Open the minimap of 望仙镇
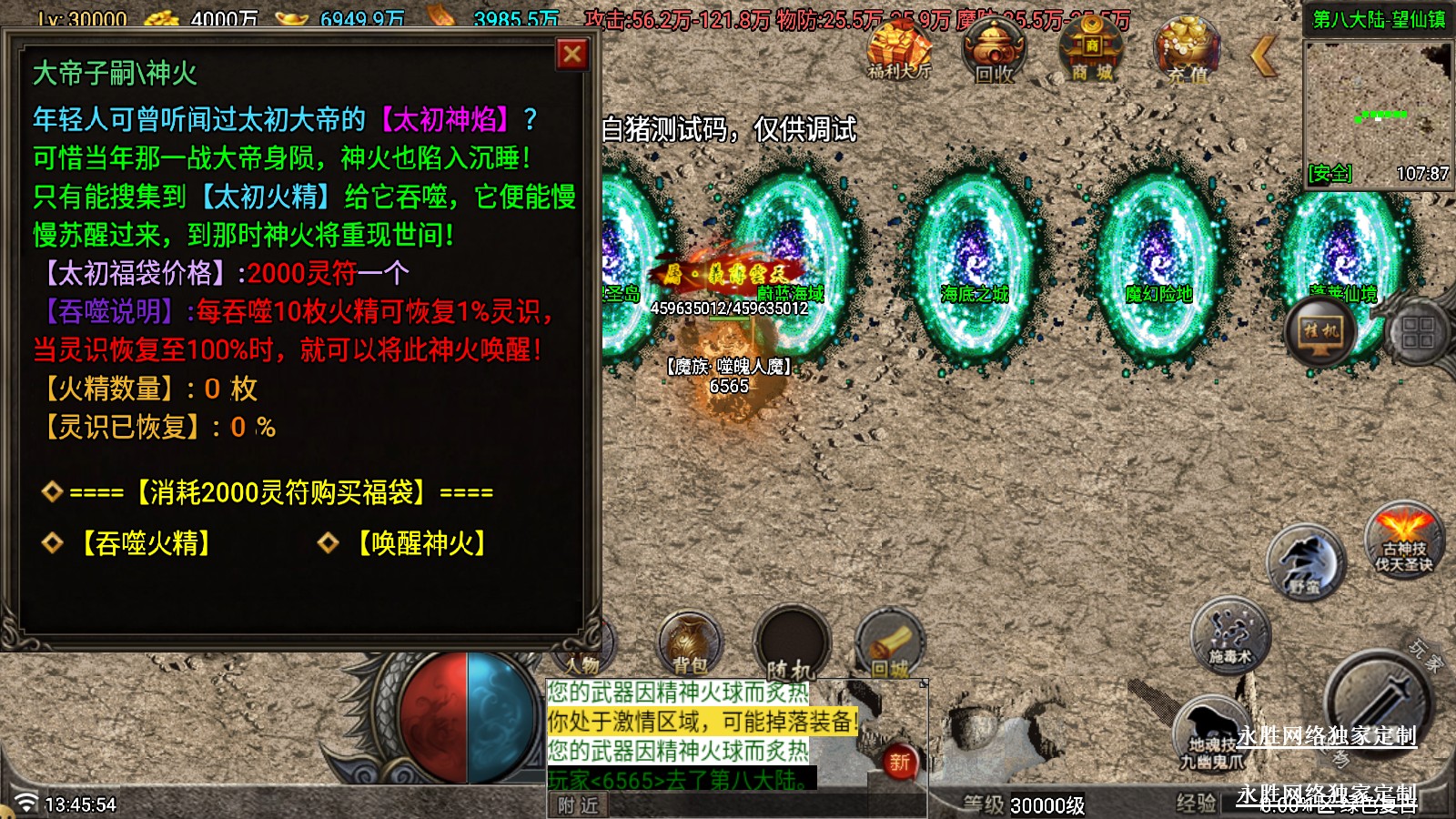 (1378, 109)
